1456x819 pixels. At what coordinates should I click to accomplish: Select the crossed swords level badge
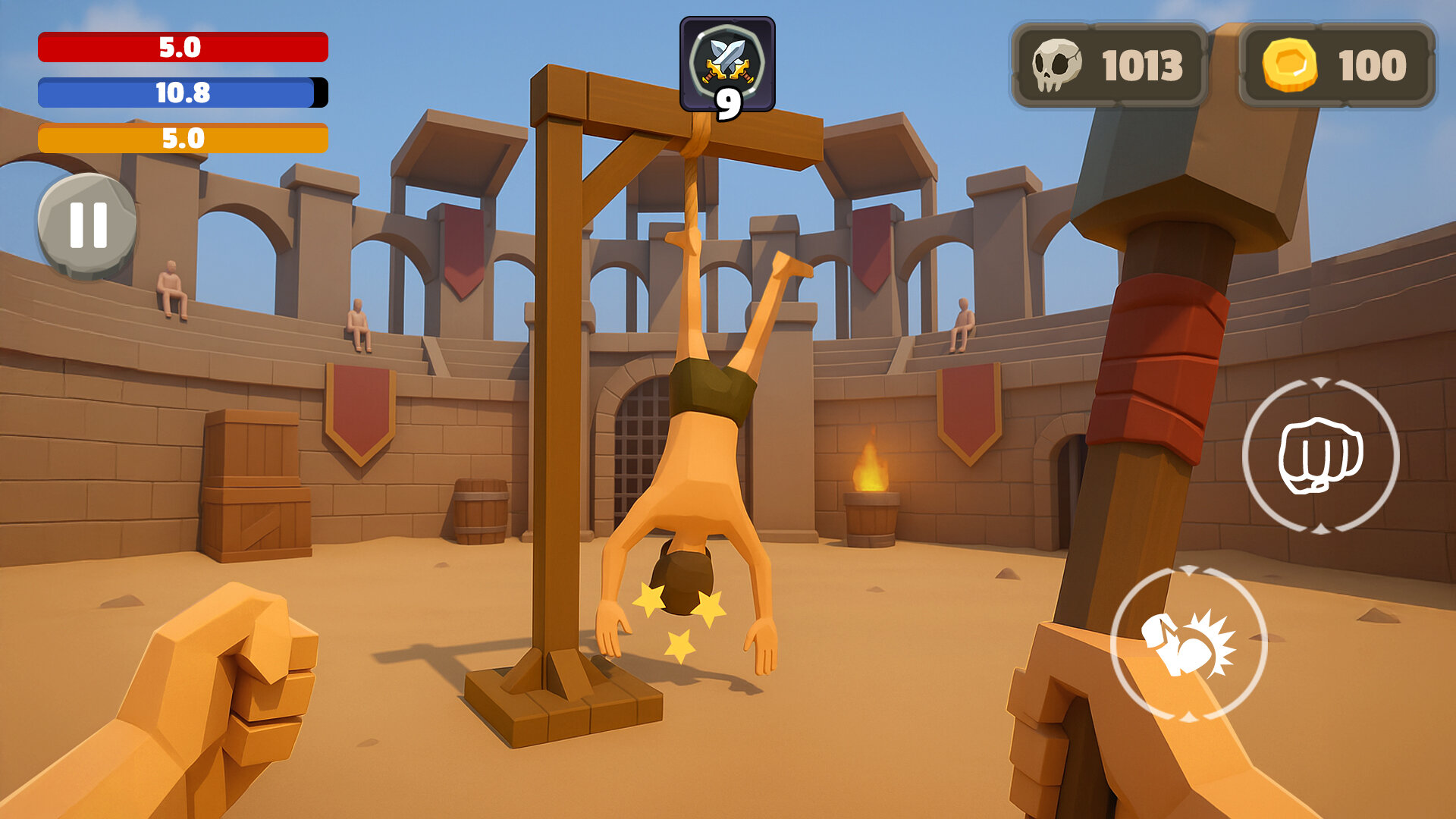click(x=727, y=65)
